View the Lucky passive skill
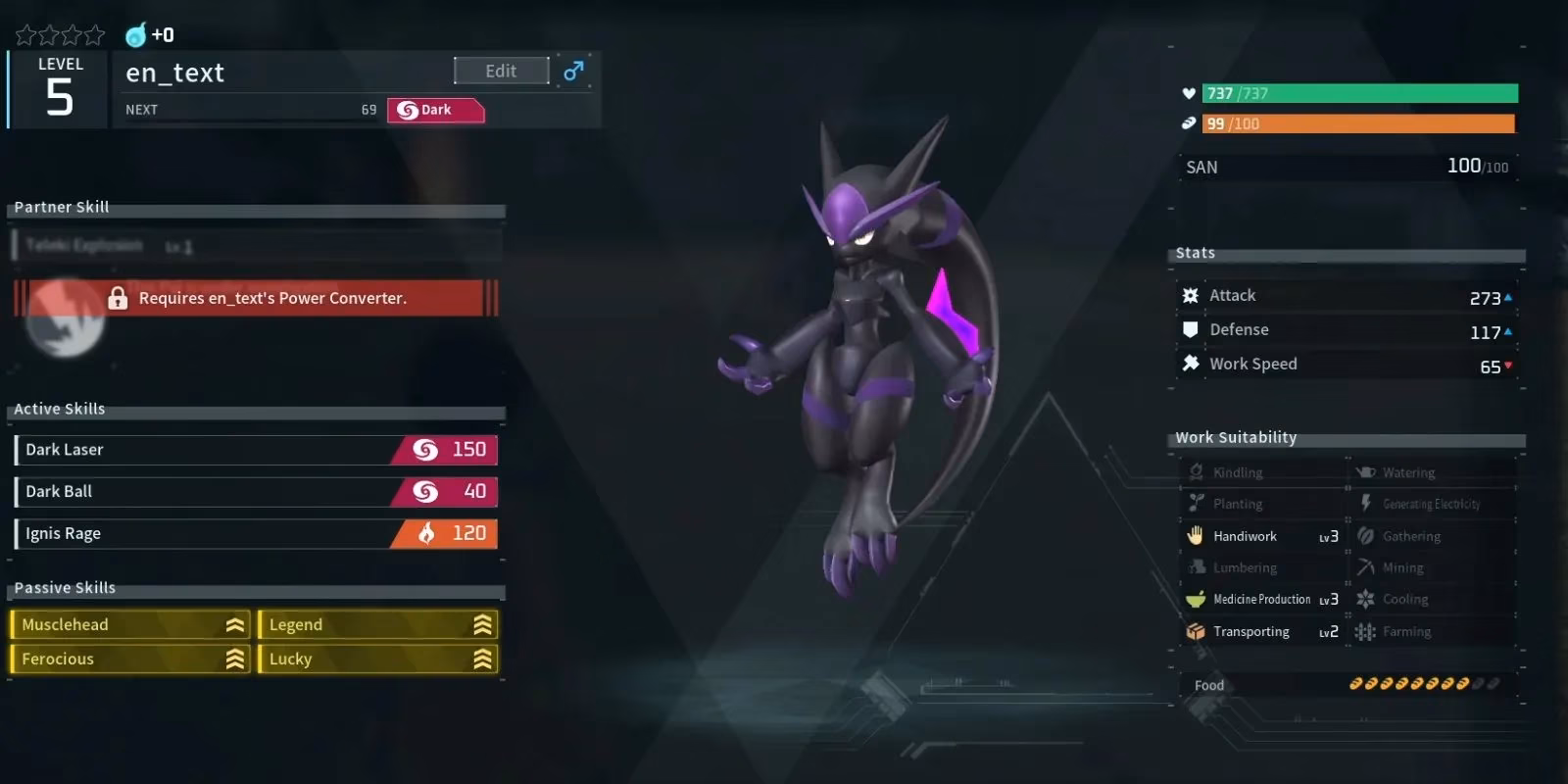Image resolution: width=1568 pixels, height=784 pixels. pyautogui.click(x=378, y=660)
